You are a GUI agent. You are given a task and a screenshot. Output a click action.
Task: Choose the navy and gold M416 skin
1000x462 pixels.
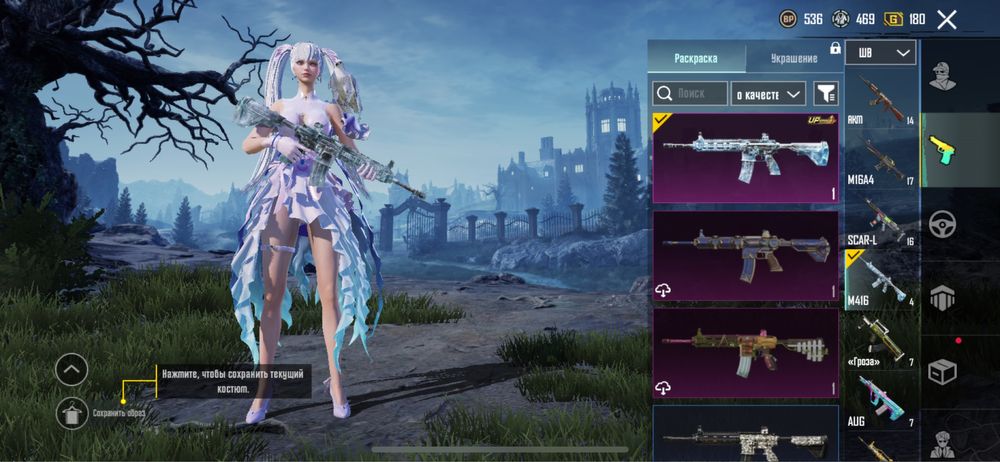[x=745, y=255]
